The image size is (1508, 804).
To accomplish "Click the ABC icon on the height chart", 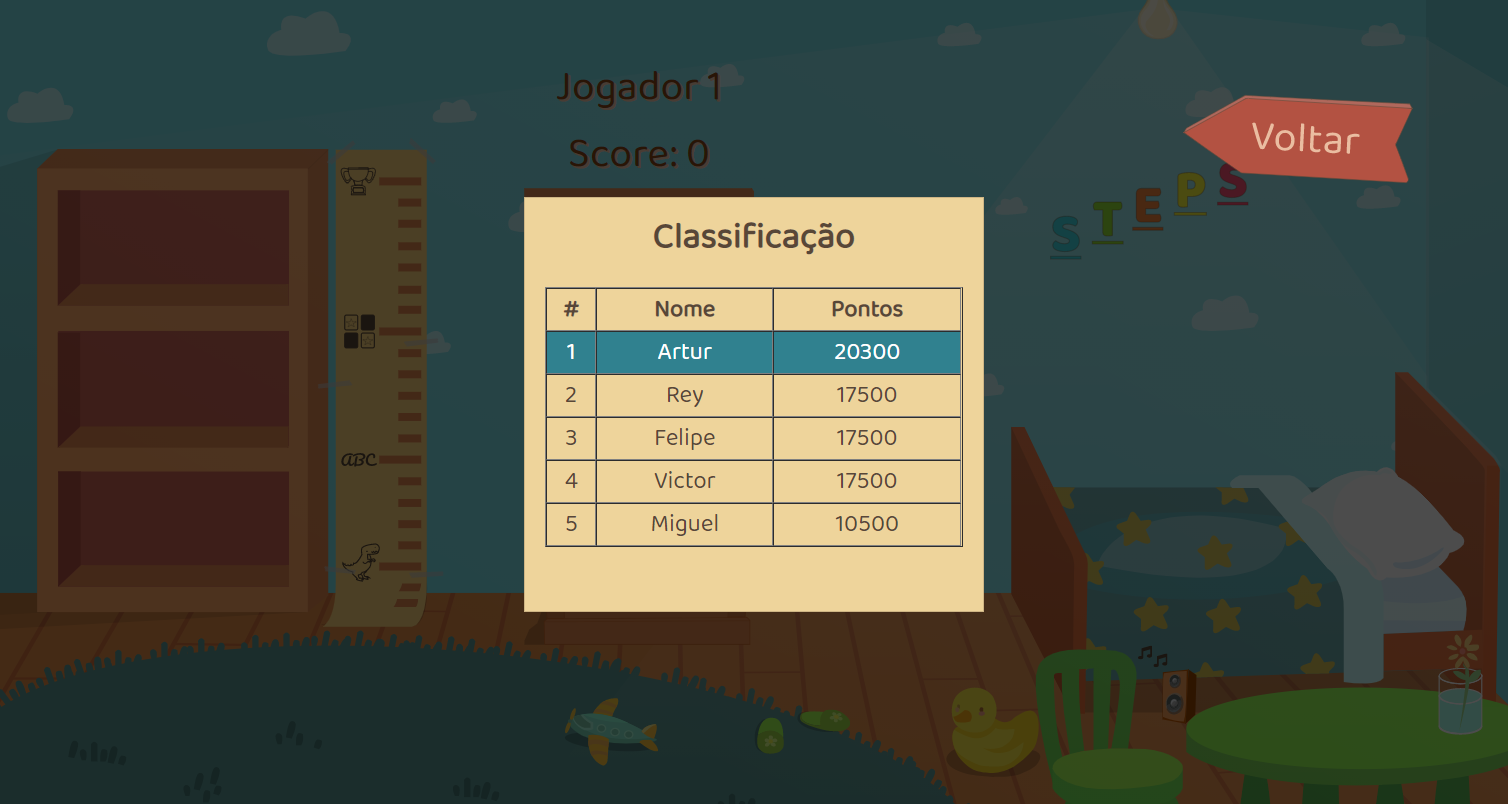I will click(x=359, y=459).
